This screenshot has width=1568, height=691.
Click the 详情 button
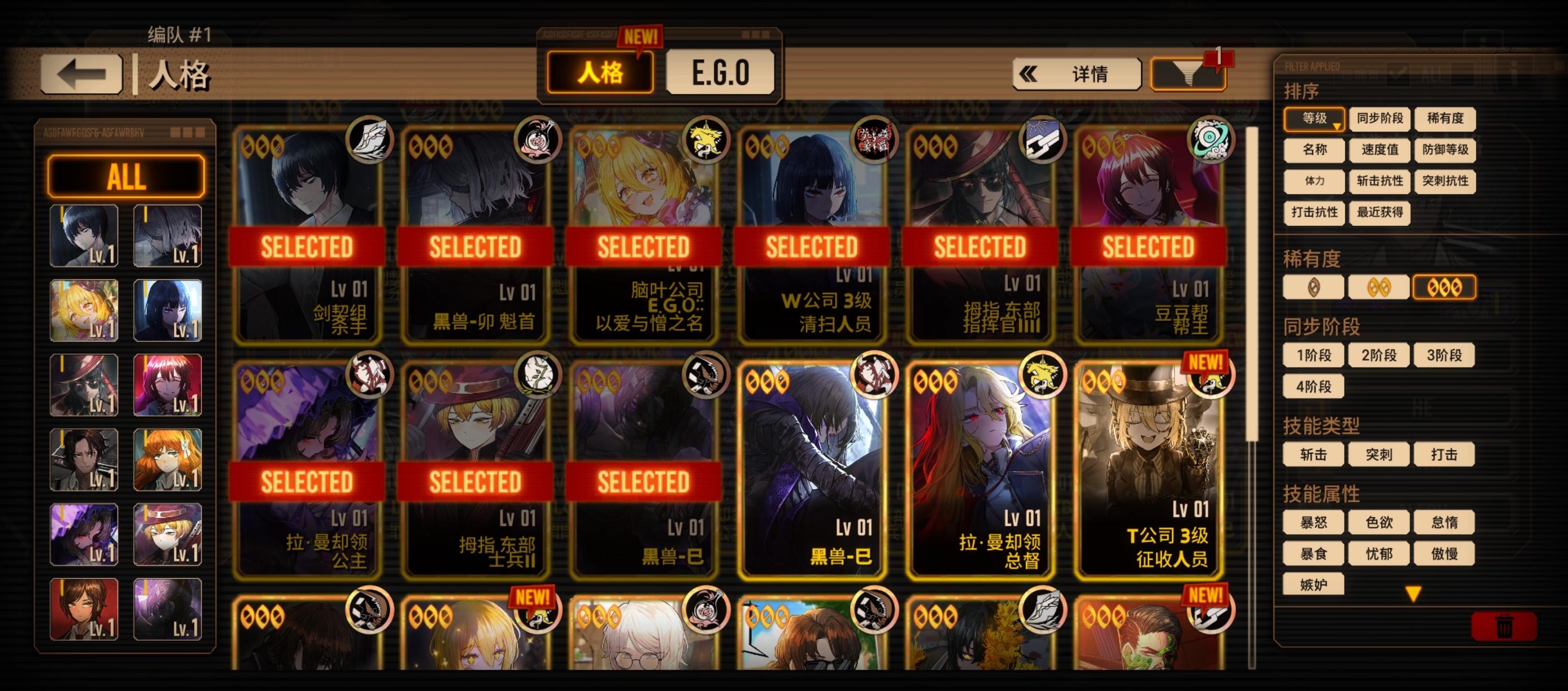1090,73
